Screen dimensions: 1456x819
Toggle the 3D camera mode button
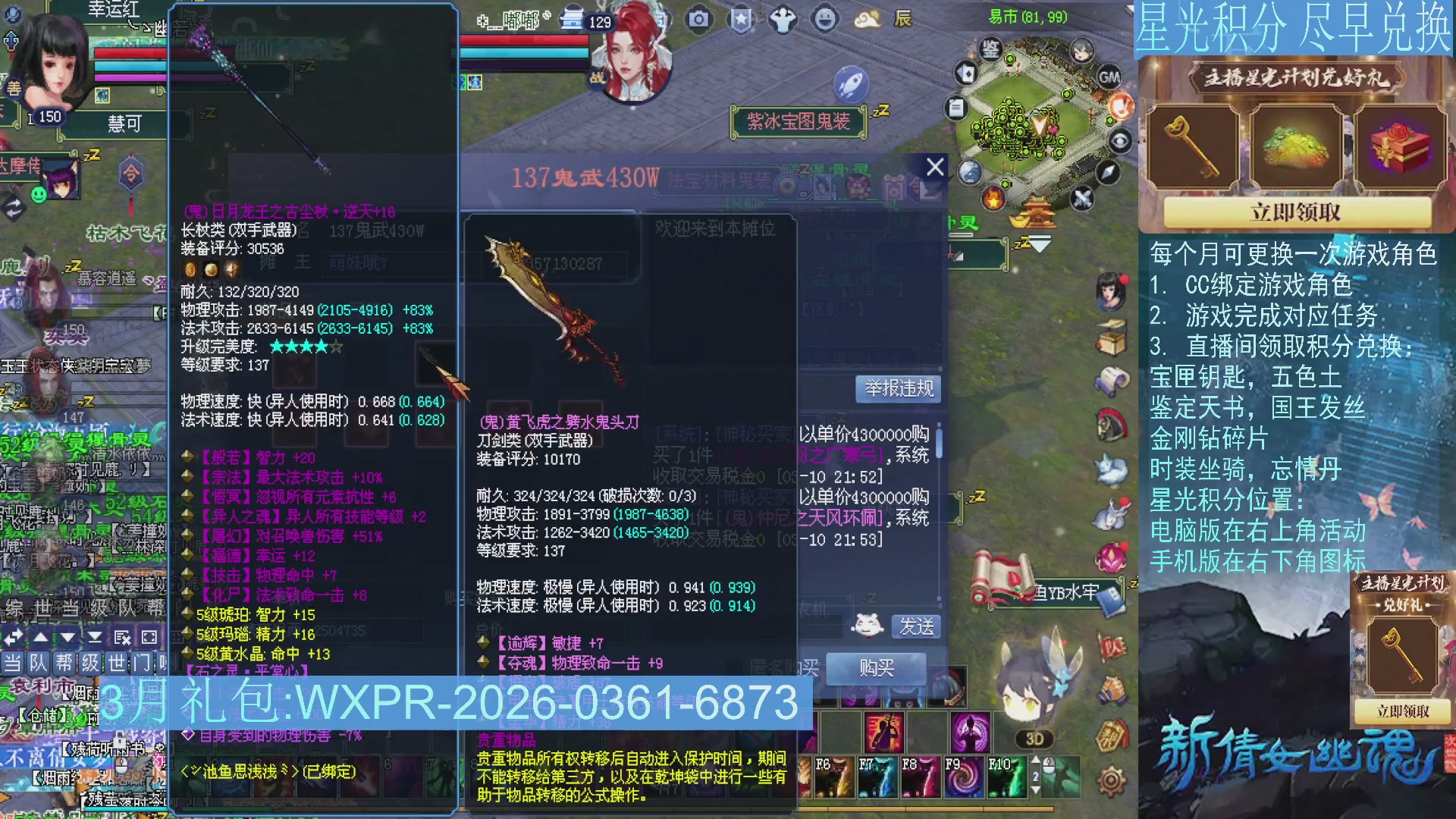click(x=1036, y=739)
